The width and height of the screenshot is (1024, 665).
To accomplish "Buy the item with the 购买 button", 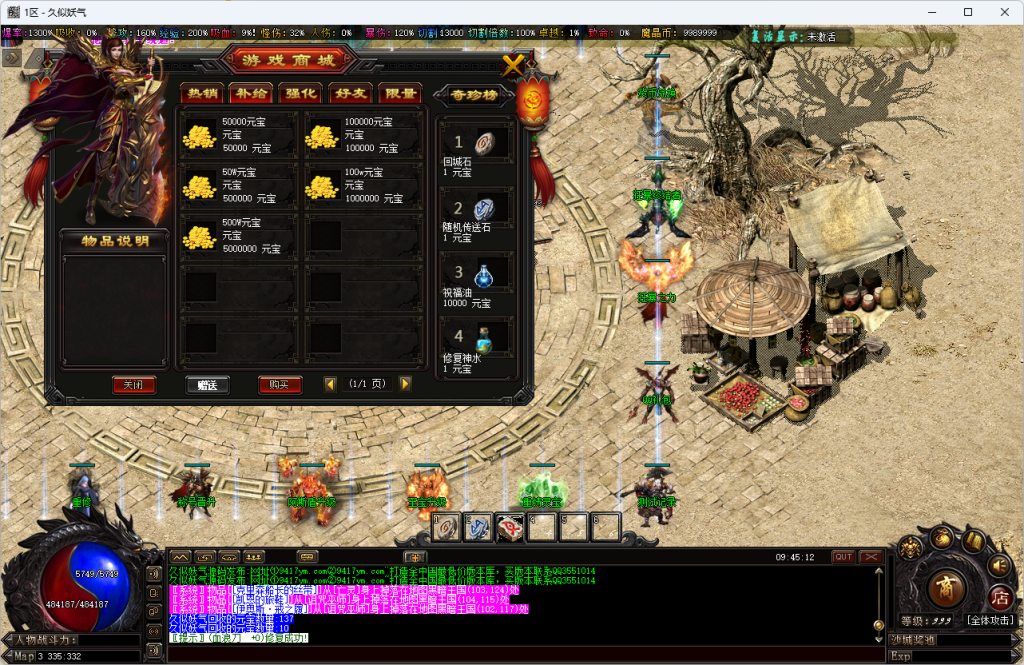I will 280,385.
